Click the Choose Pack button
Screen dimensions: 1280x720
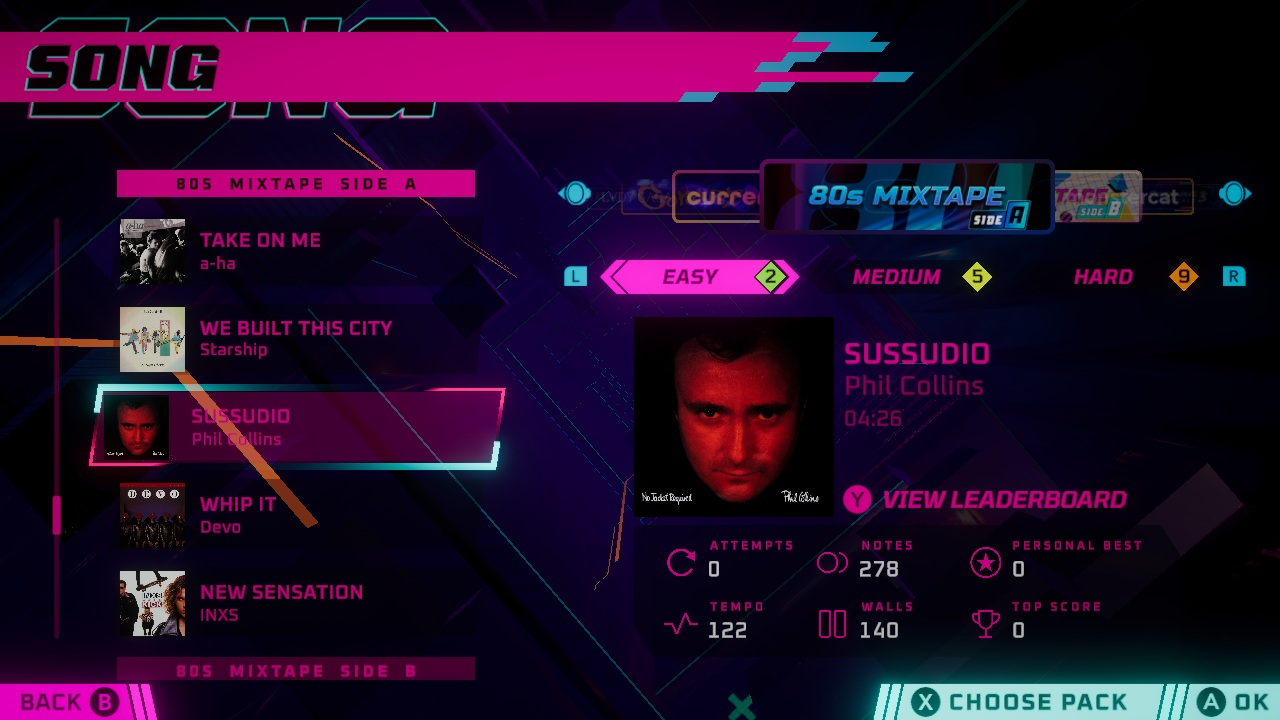(x=1018, y=701)
